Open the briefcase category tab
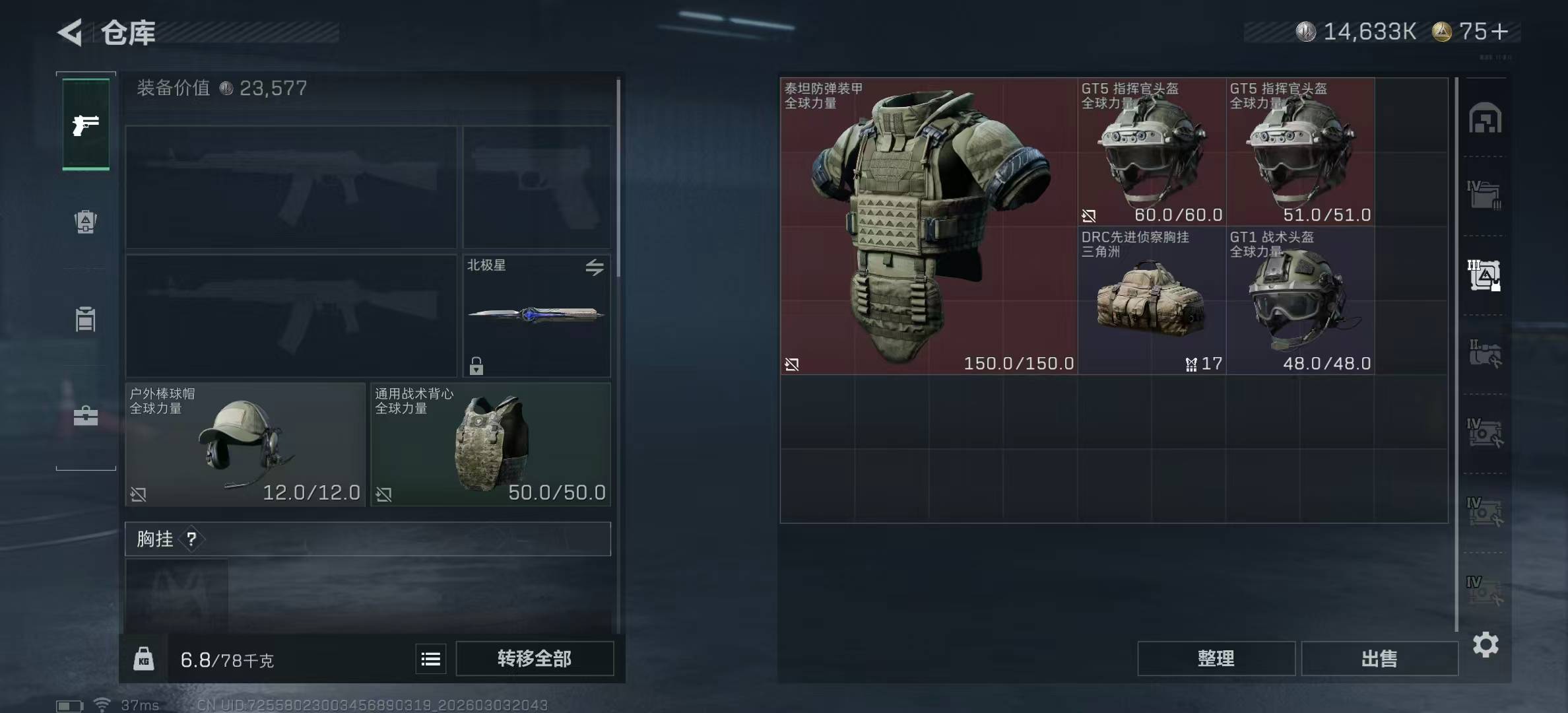Viewport: 1568px width, 713px height. click(x=86, y=416)
